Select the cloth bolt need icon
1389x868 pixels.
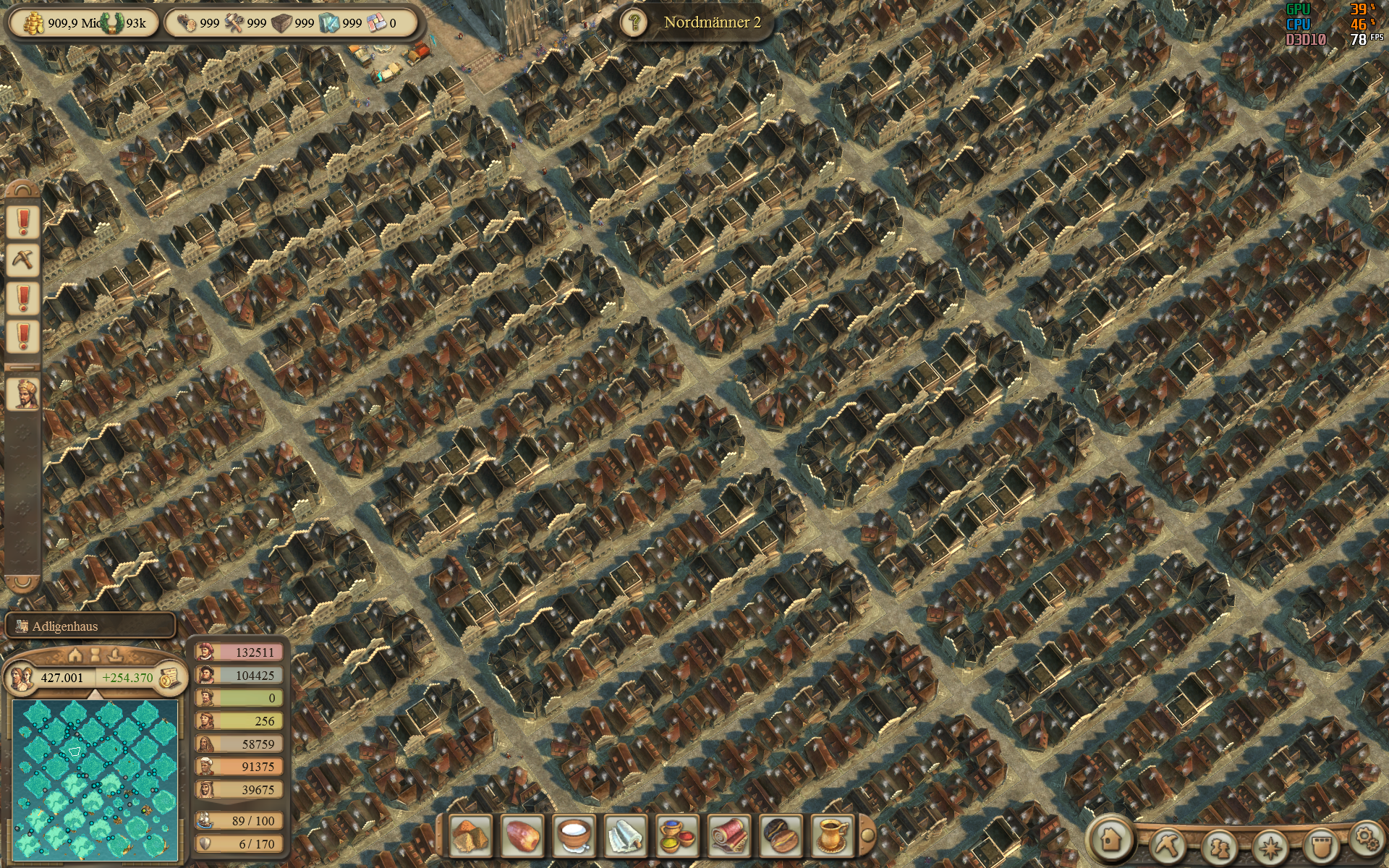729,839
